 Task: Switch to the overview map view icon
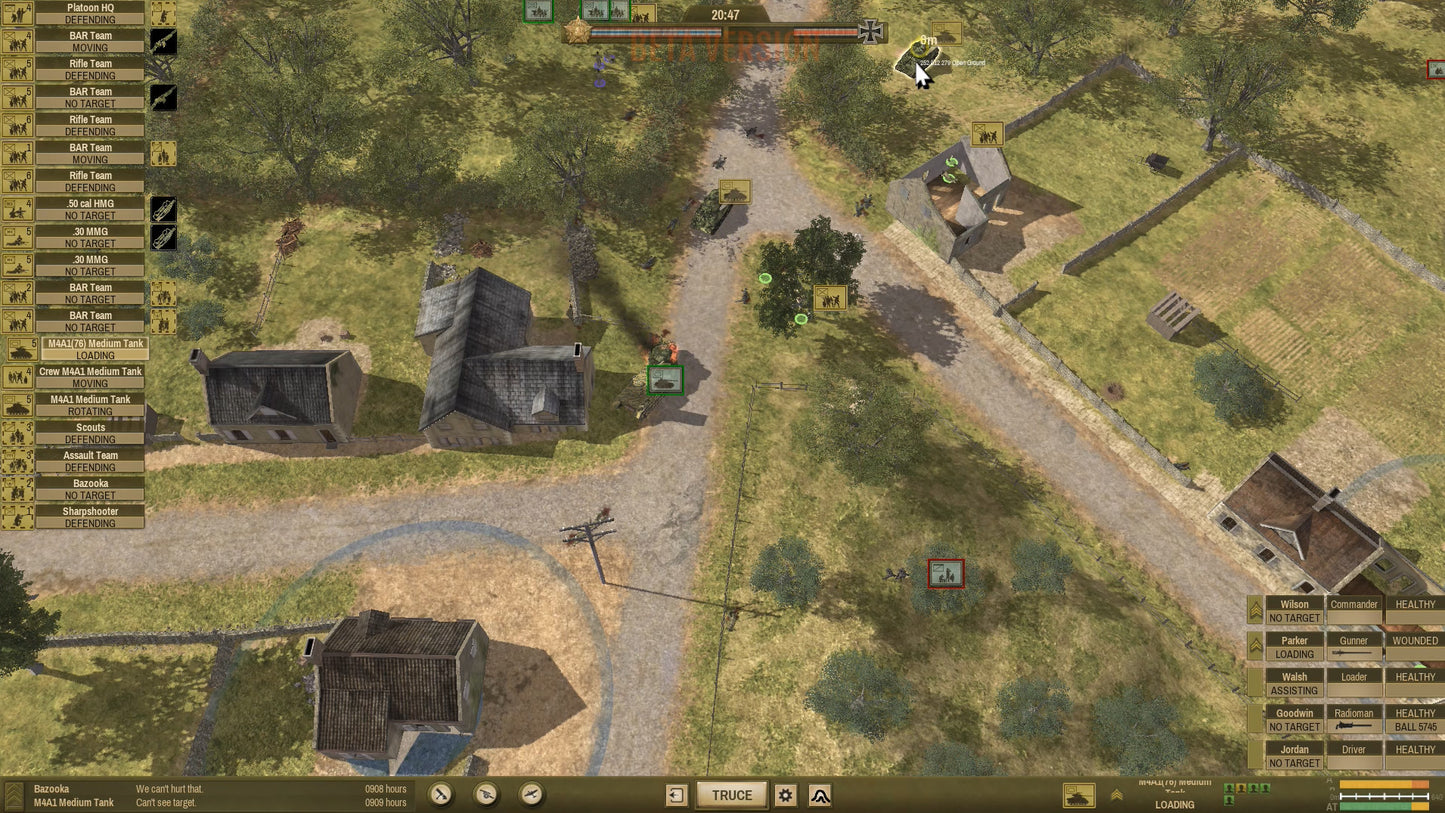tap(820, 795)
